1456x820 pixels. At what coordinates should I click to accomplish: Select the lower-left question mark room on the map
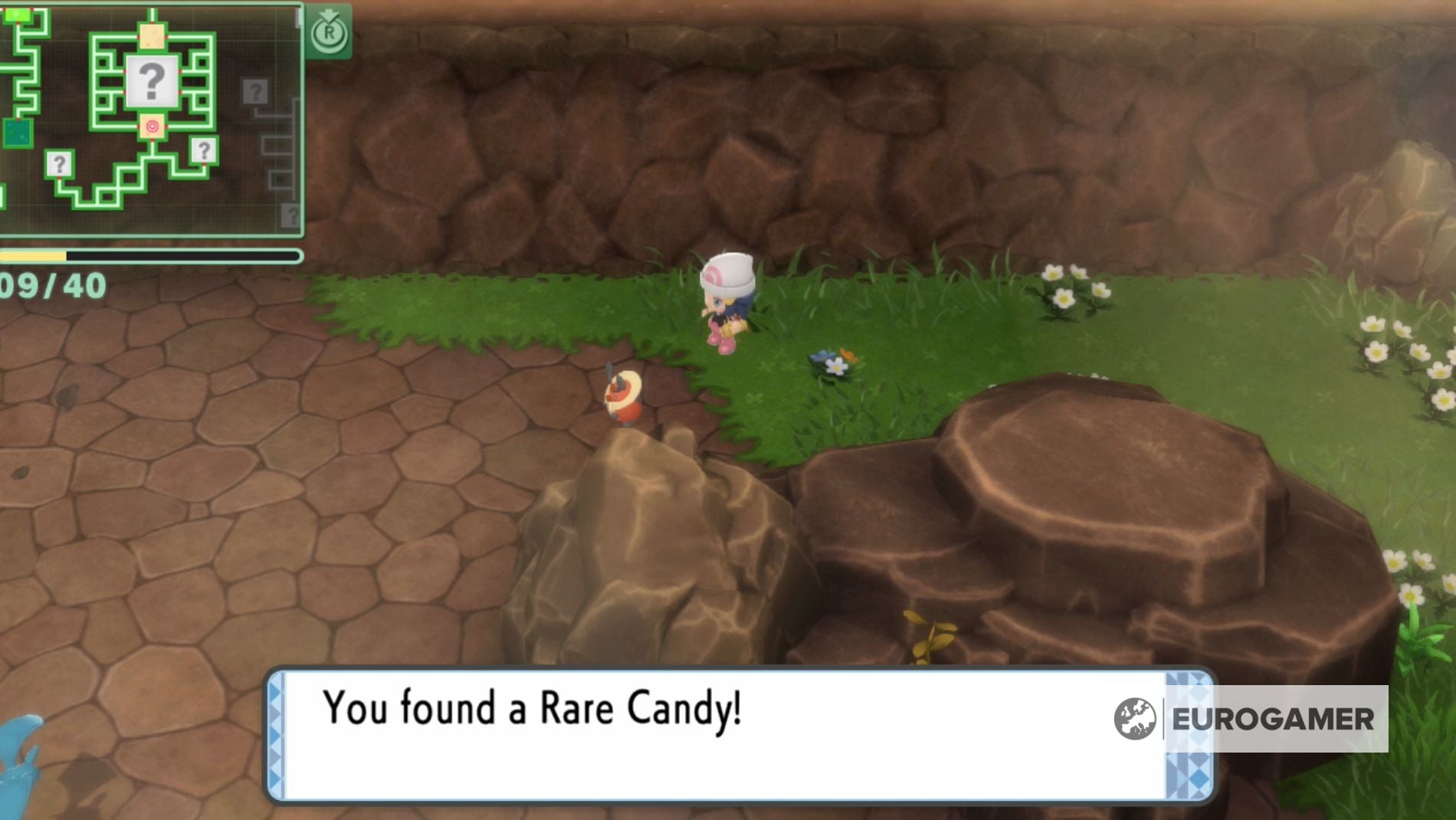(x=59, y=165)
